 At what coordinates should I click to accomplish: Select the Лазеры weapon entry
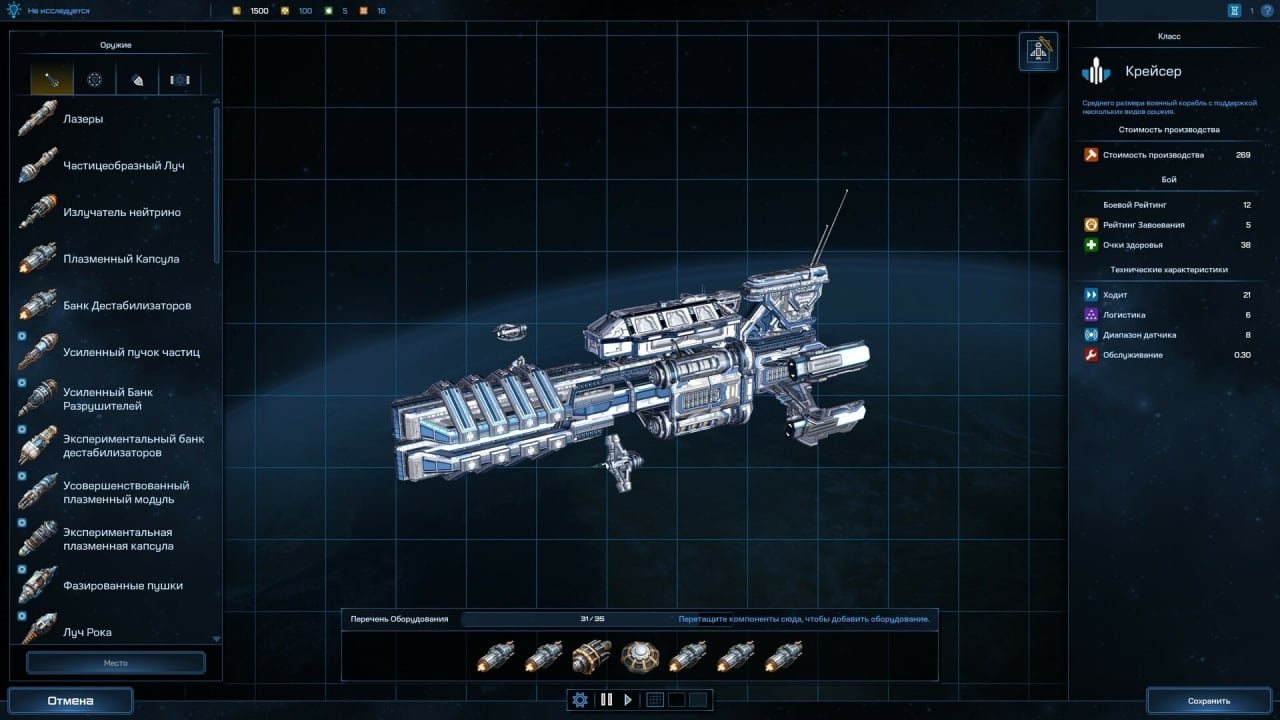pos(83,120)
